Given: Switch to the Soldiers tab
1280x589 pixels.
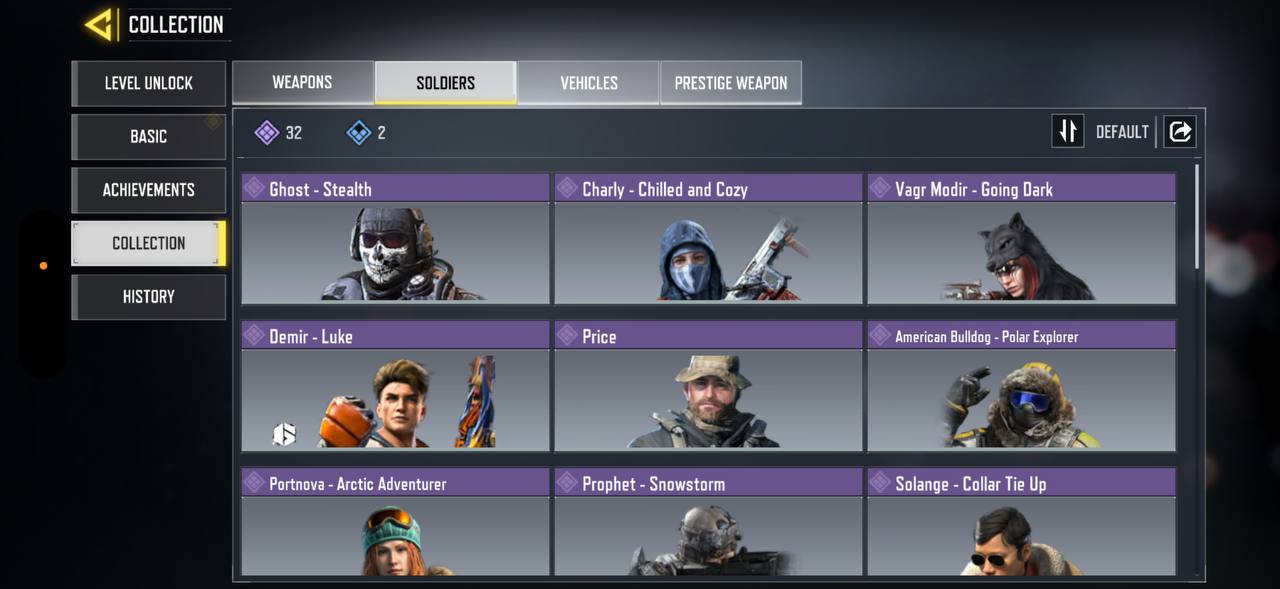Looking at the screenshot, I should 446,83.
